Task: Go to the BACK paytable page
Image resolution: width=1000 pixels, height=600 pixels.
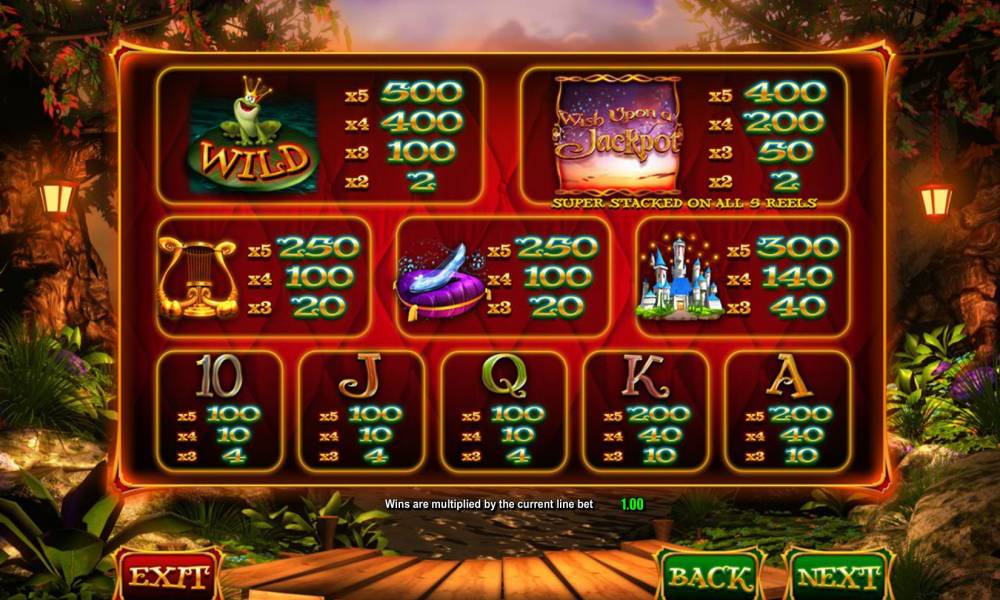Action: 709,577
